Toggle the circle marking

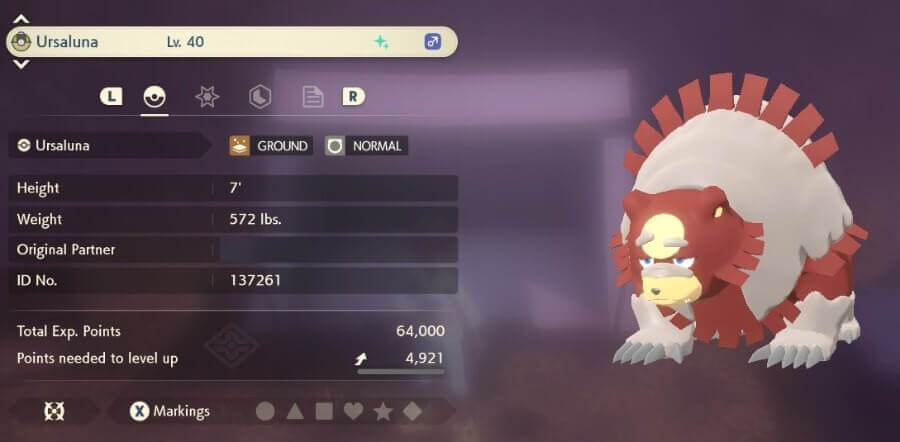click(265, 411)
